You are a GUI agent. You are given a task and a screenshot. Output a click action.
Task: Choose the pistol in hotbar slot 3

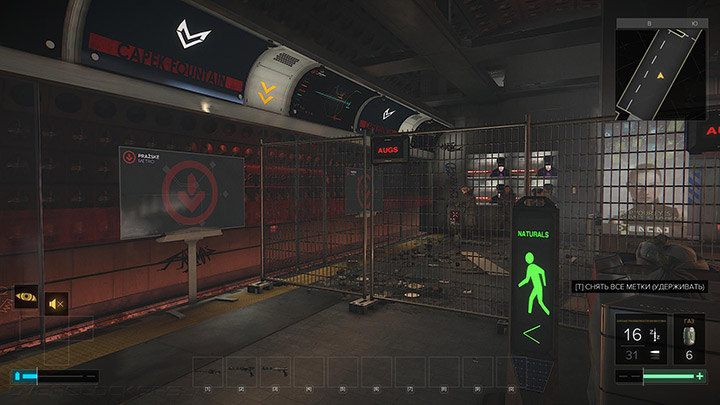click(x=275, y=370)
